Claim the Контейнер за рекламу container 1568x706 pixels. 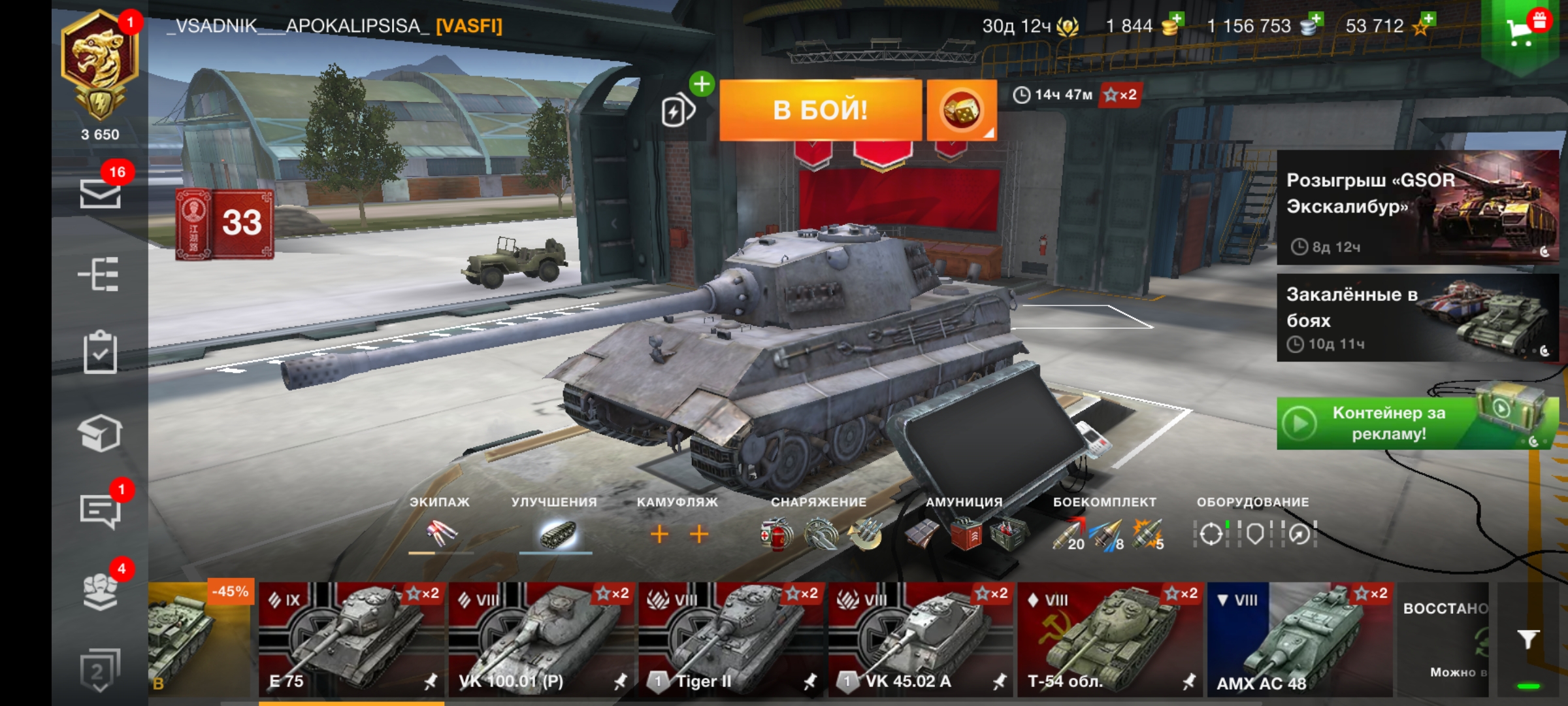[1417, 423]
